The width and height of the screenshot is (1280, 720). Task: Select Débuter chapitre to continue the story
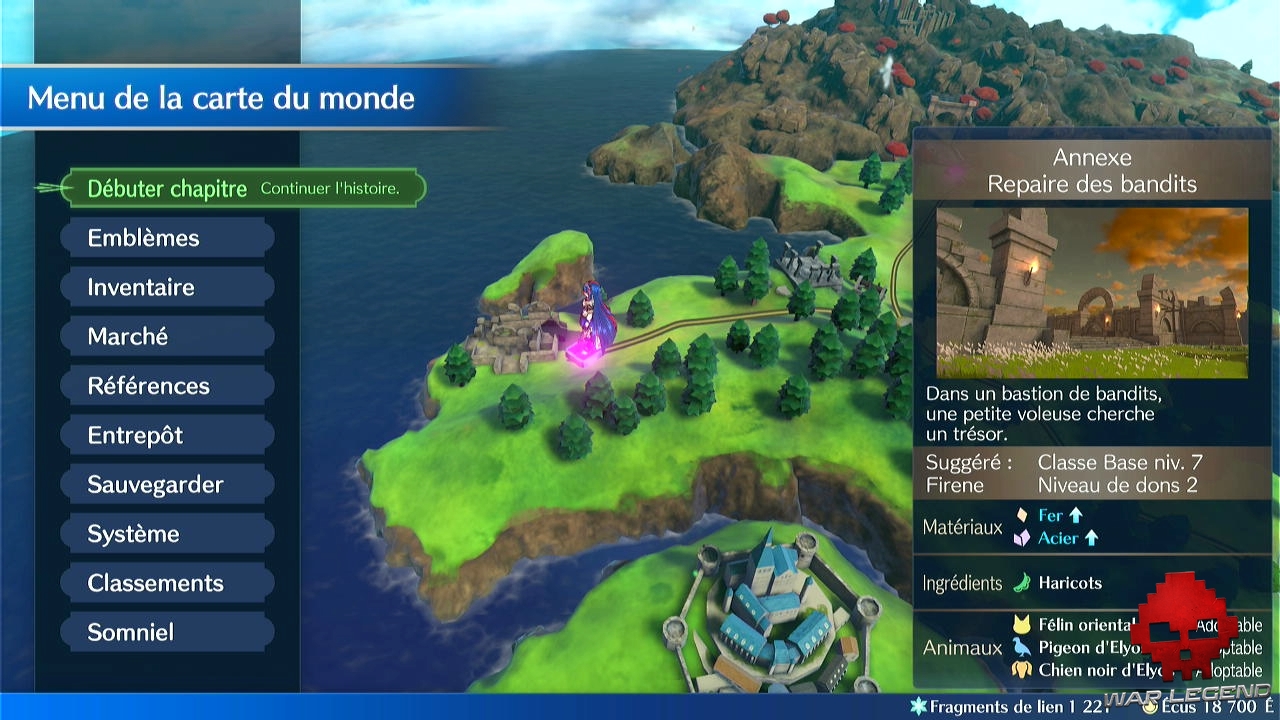tap(170, 187)
